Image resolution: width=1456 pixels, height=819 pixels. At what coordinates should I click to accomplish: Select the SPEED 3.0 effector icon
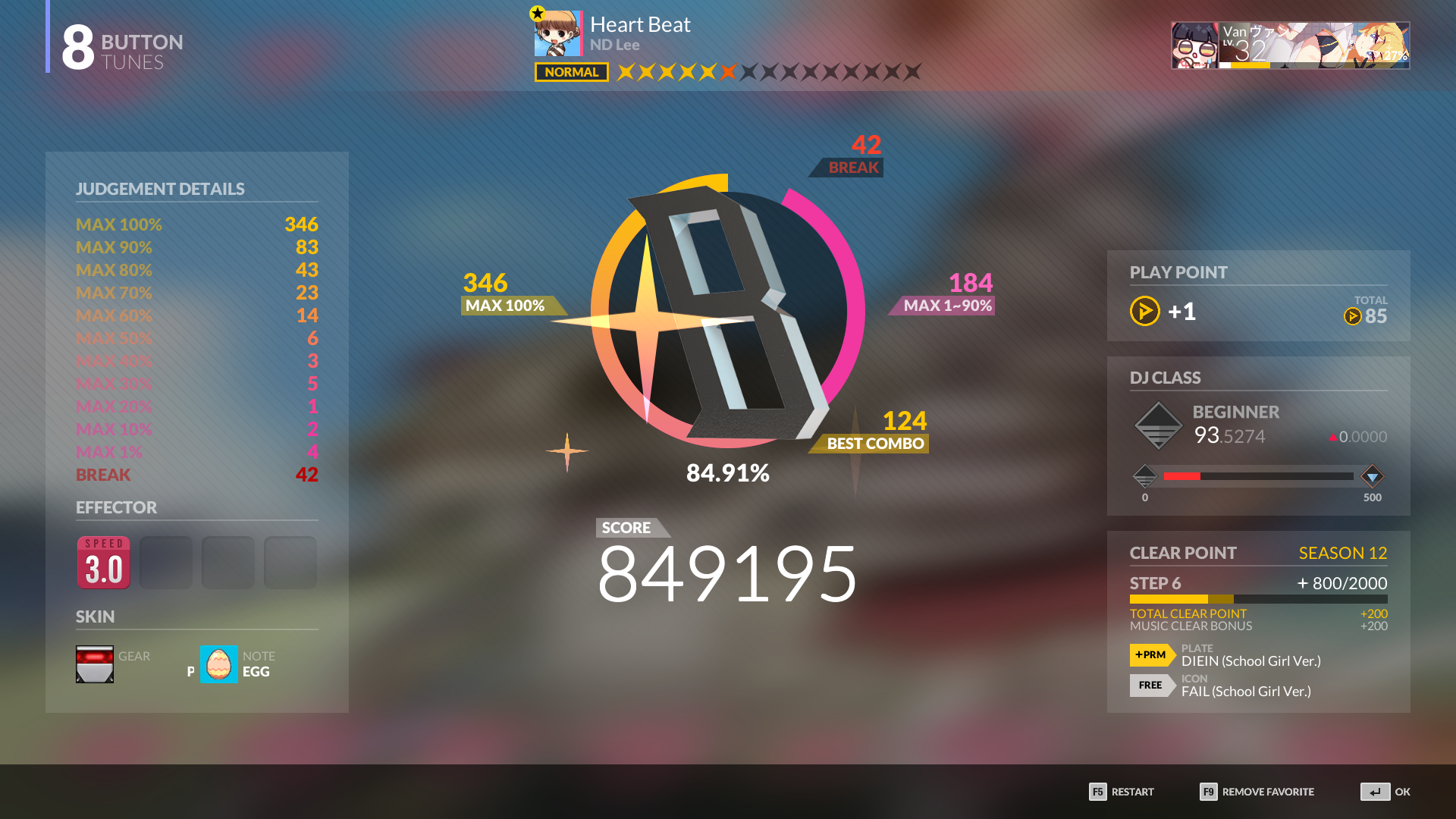click(x=103, y=562)
